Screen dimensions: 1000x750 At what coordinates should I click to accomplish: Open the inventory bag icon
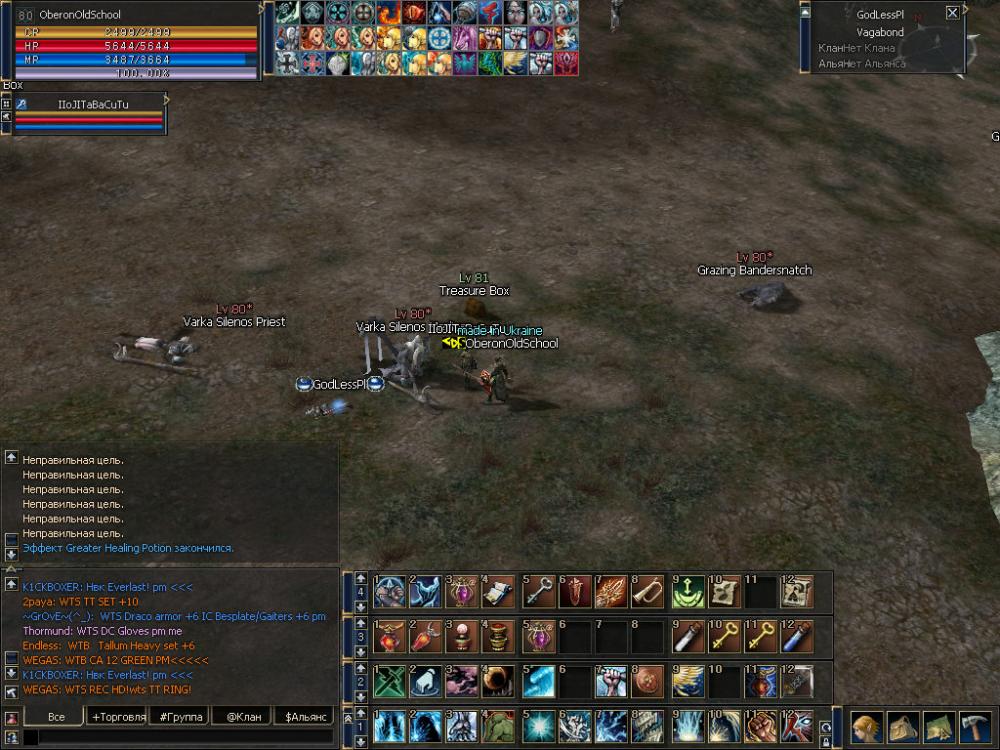click(903, 726)
